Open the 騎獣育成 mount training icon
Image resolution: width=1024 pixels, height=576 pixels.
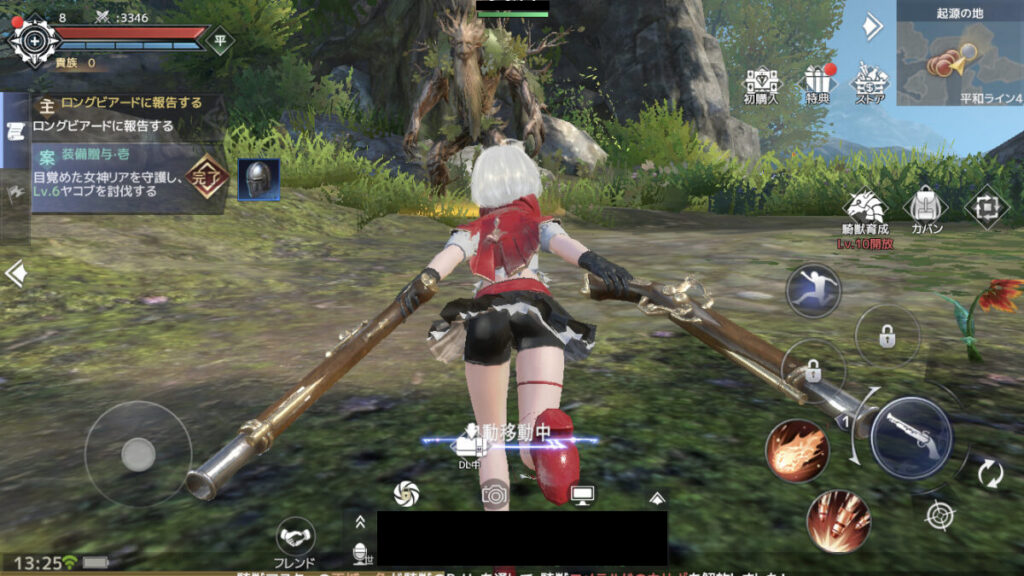click(x=865, y=212)
